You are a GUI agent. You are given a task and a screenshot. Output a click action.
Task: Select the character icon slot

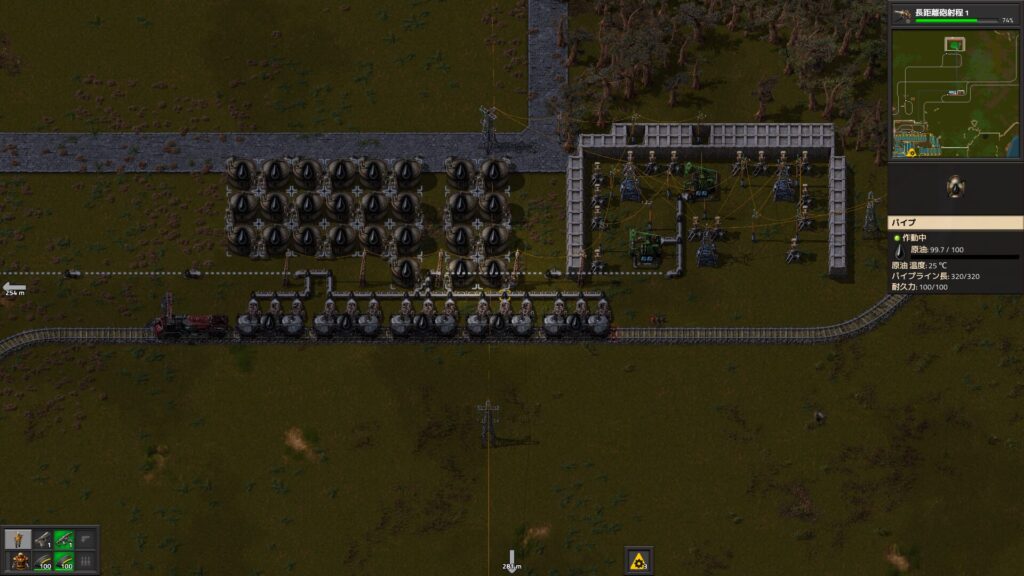tap(17, 540)
